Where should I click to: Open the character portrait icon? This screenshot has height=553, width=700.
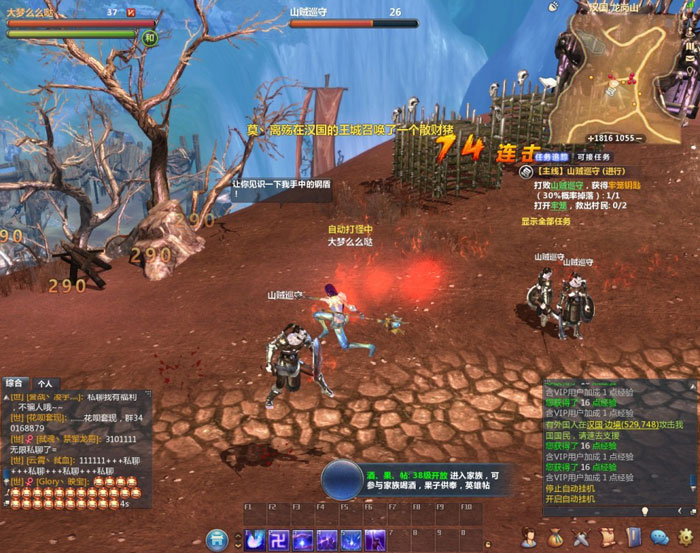[529, 539]
